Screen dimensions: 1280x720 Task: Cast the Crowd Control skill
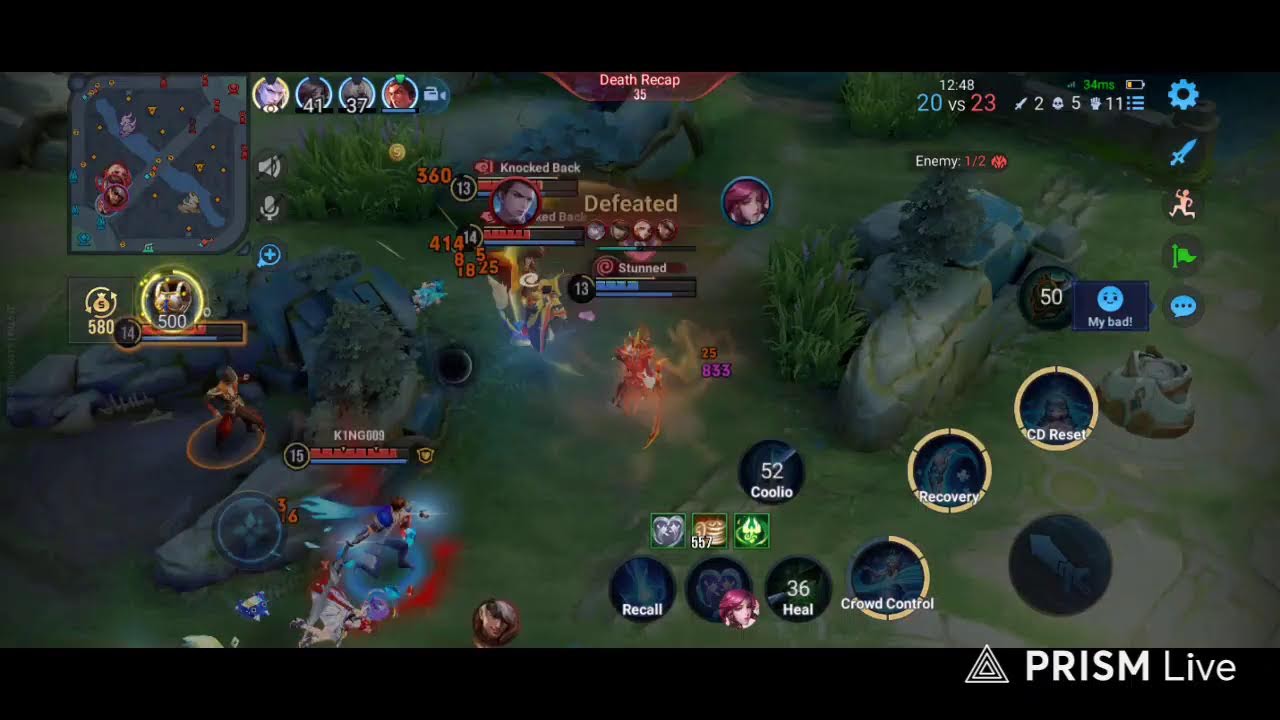coord(887,578)
